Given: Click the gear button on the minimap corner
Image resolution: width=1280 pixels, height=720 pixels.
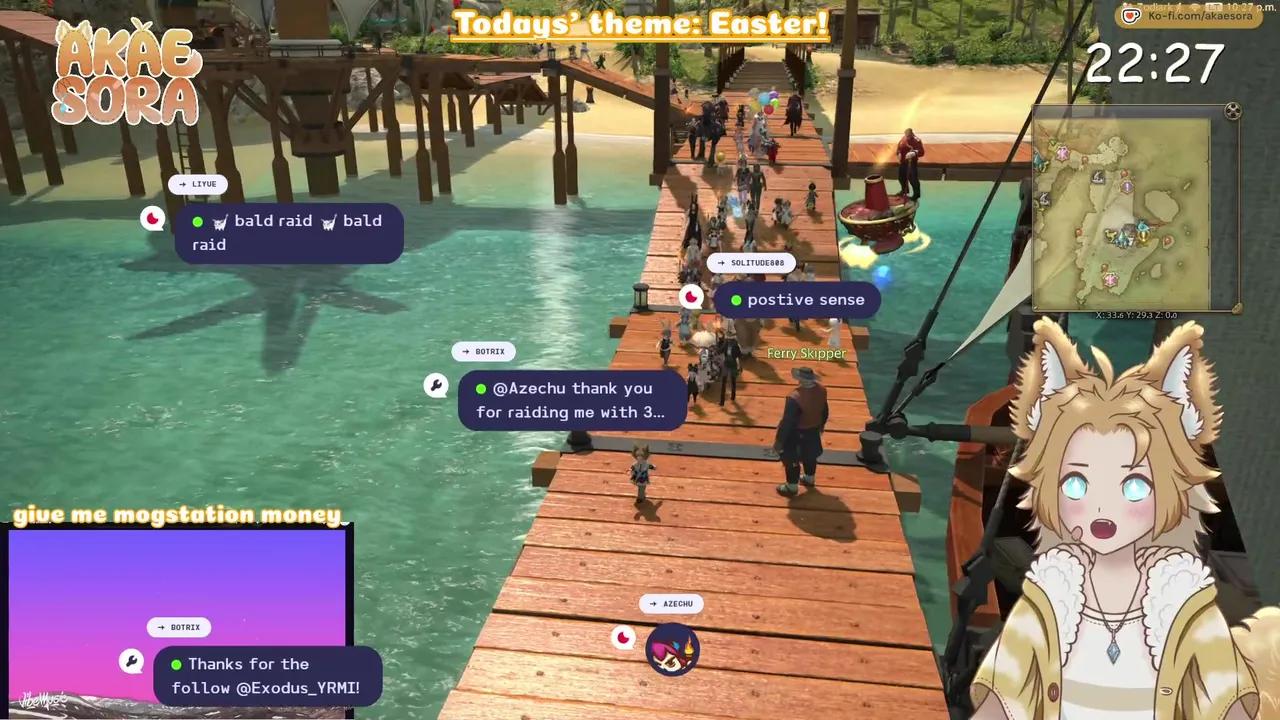Looking at the screenshot, I should coord(1232,110).
